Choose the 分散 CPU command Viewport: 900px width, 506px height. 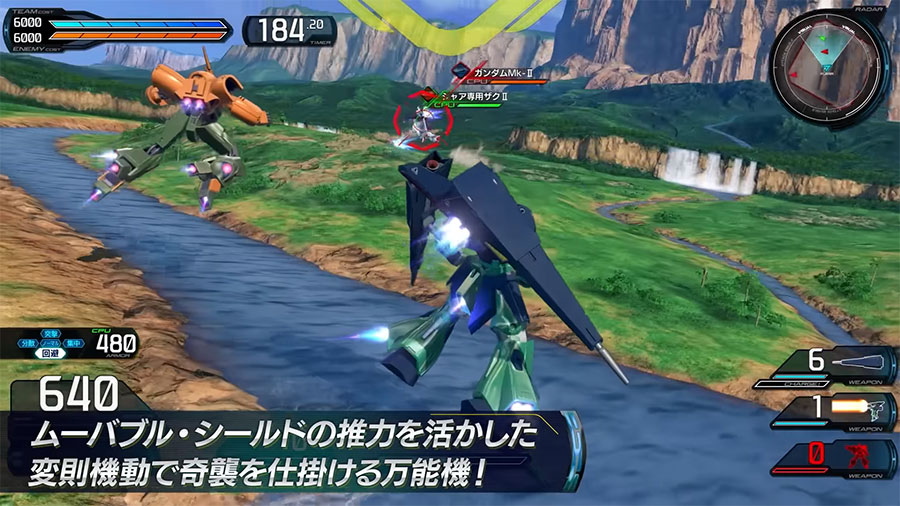[x=28, y=344]
